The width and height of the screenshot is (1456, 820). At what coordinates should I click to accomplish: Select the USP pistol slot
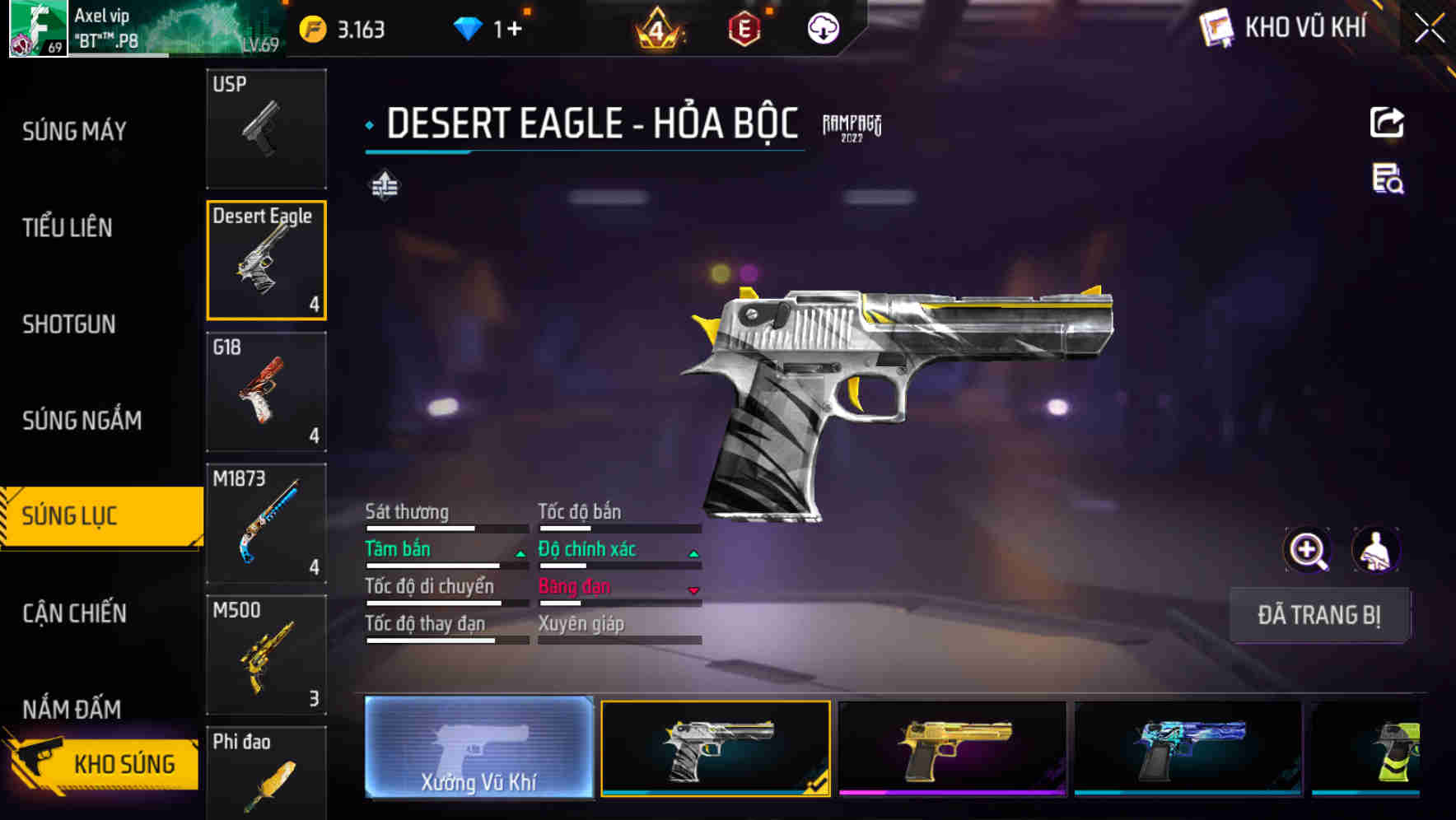click(x=266, y=128)
